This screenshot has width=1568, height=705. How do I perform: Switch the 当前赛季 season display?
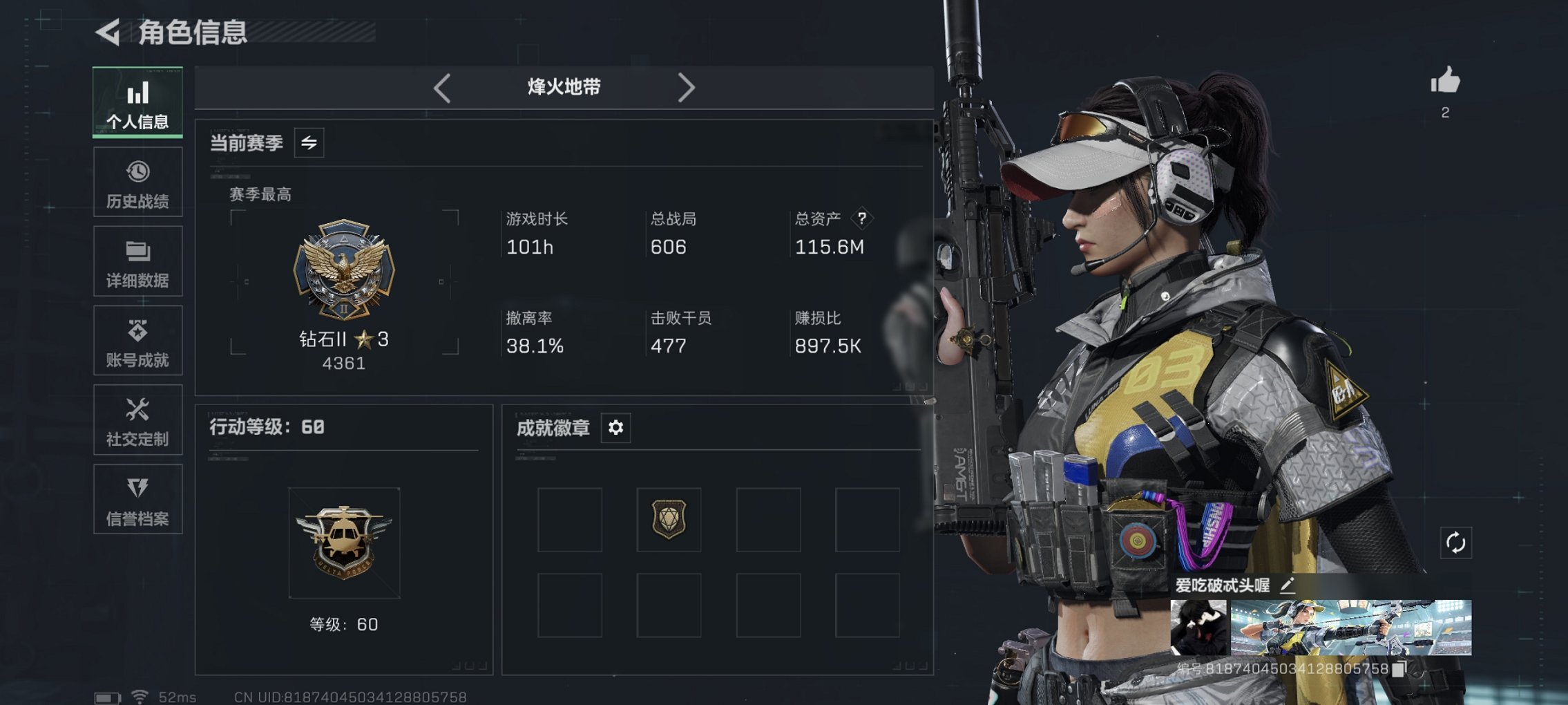tap(309, 144)
